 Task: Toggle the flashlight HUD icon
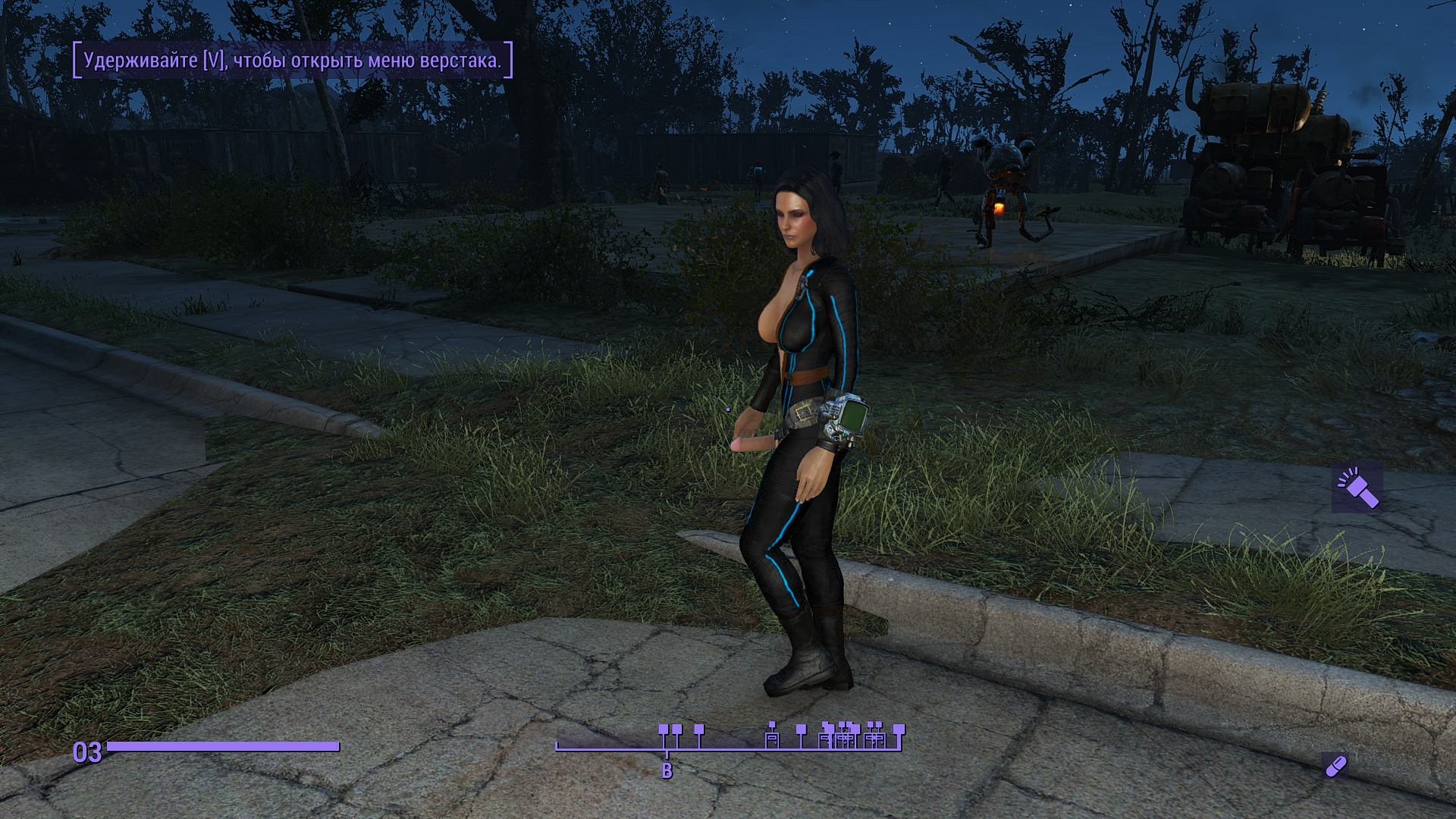pos(1357,489)
